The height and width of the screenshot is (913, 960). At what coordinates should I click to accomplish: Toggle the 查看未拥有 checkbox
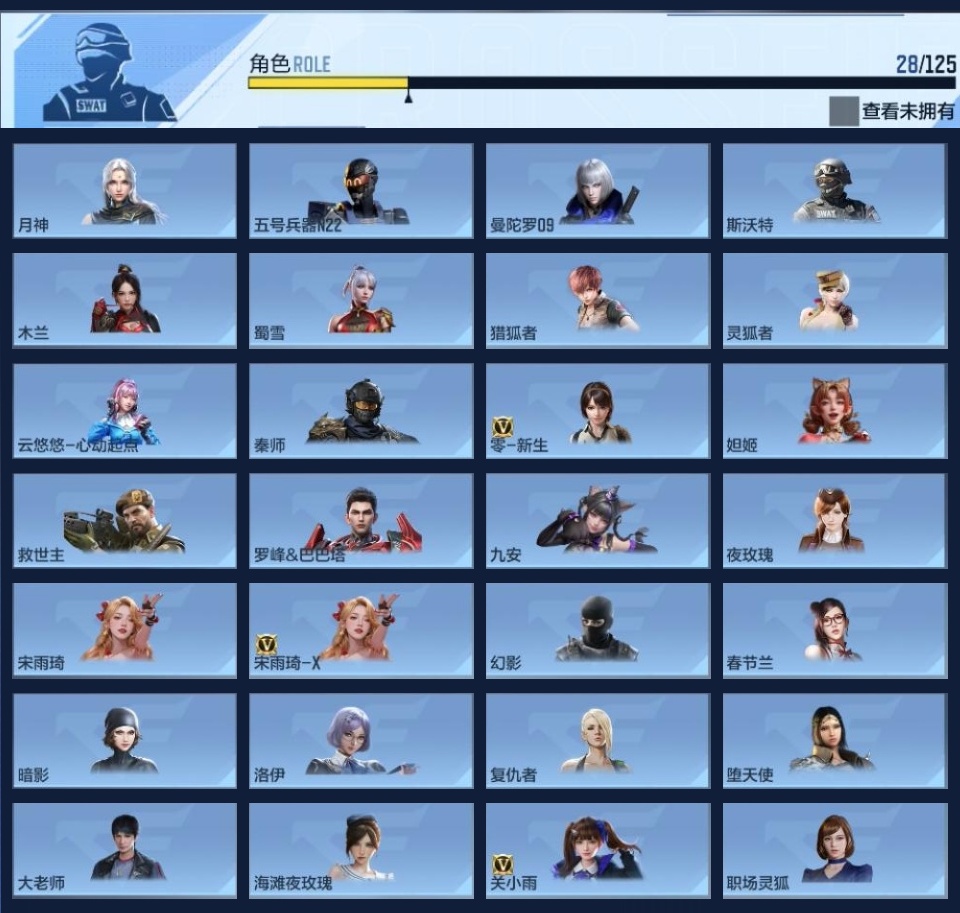coord(843,111)
